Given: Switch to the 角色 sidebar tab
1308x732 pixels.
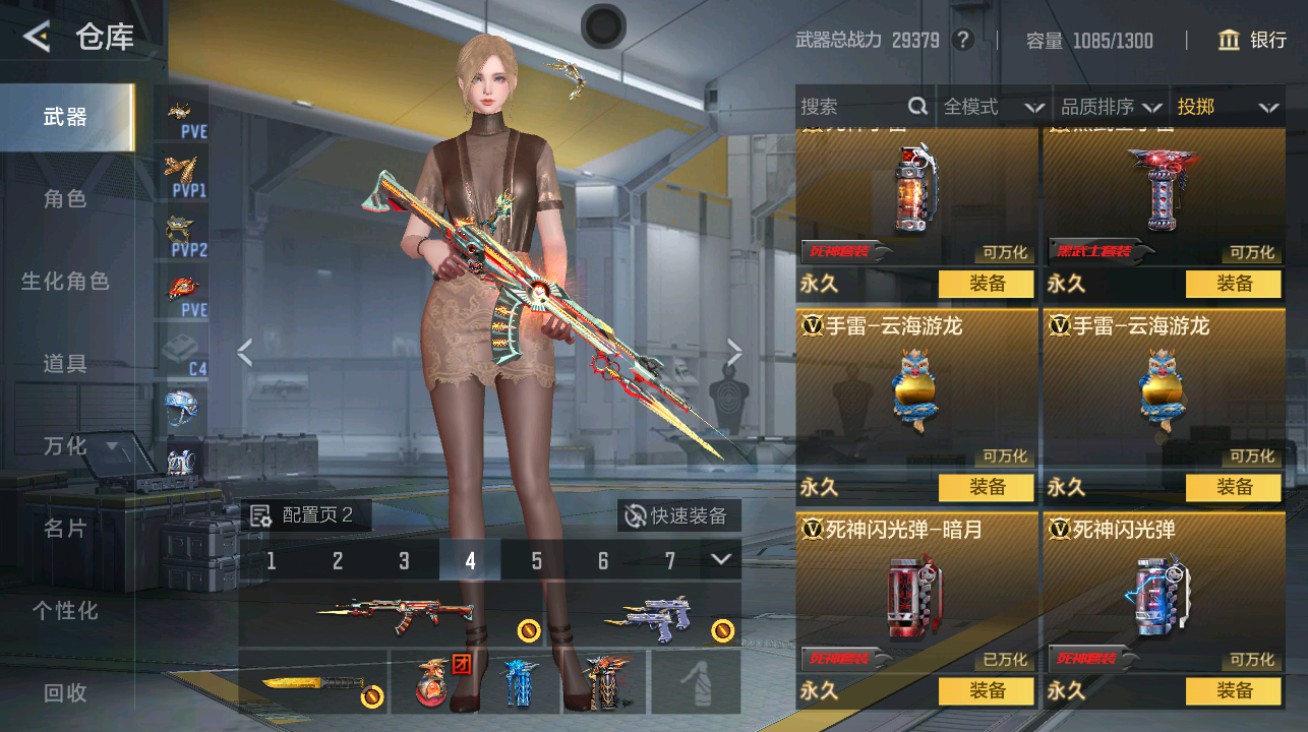Looking at the screenshot, I should click(67, 199).
